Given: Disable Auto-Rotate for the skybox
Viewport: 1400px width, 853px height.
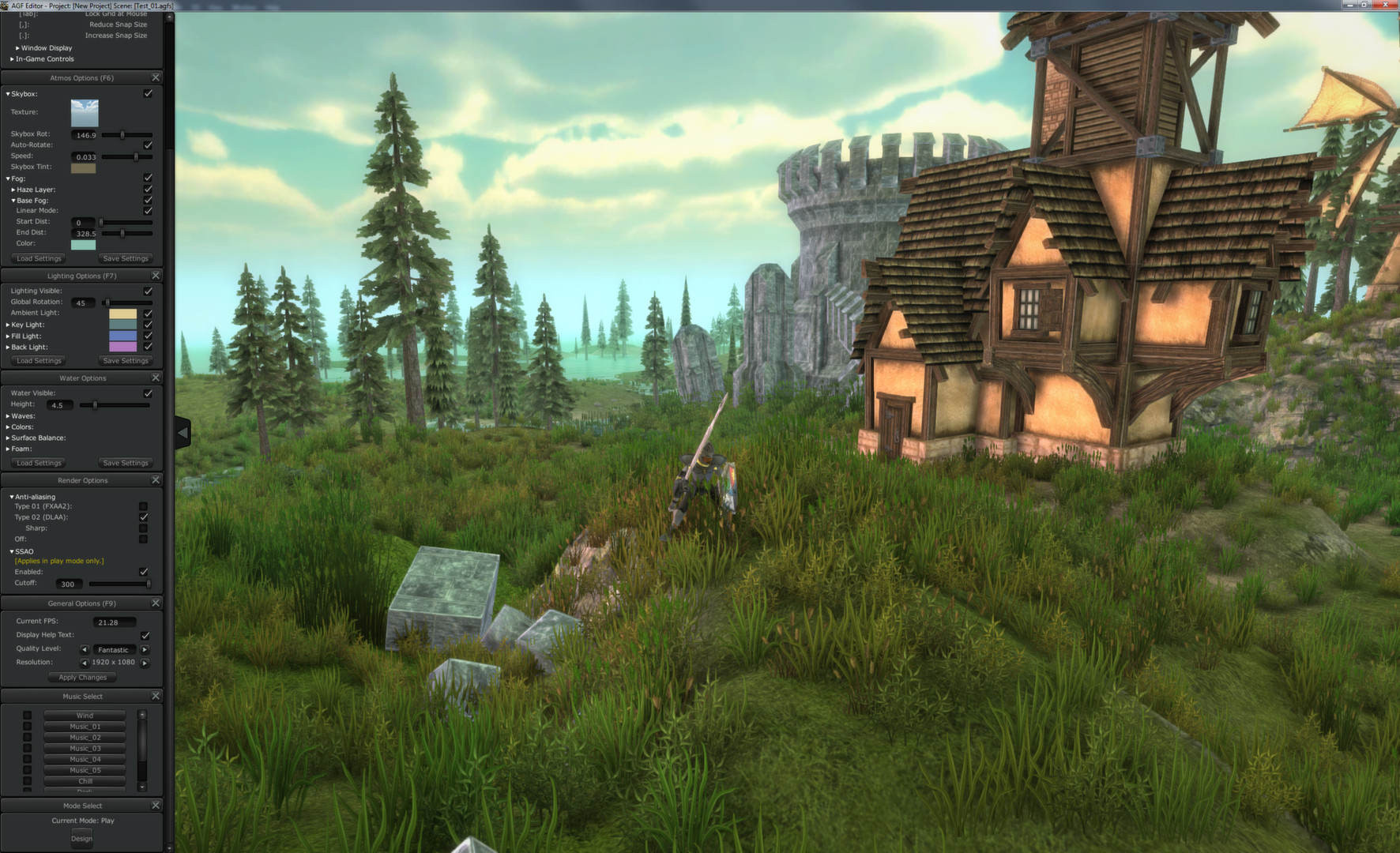Looking at the screenshot, I should click(x=148, y=145).
